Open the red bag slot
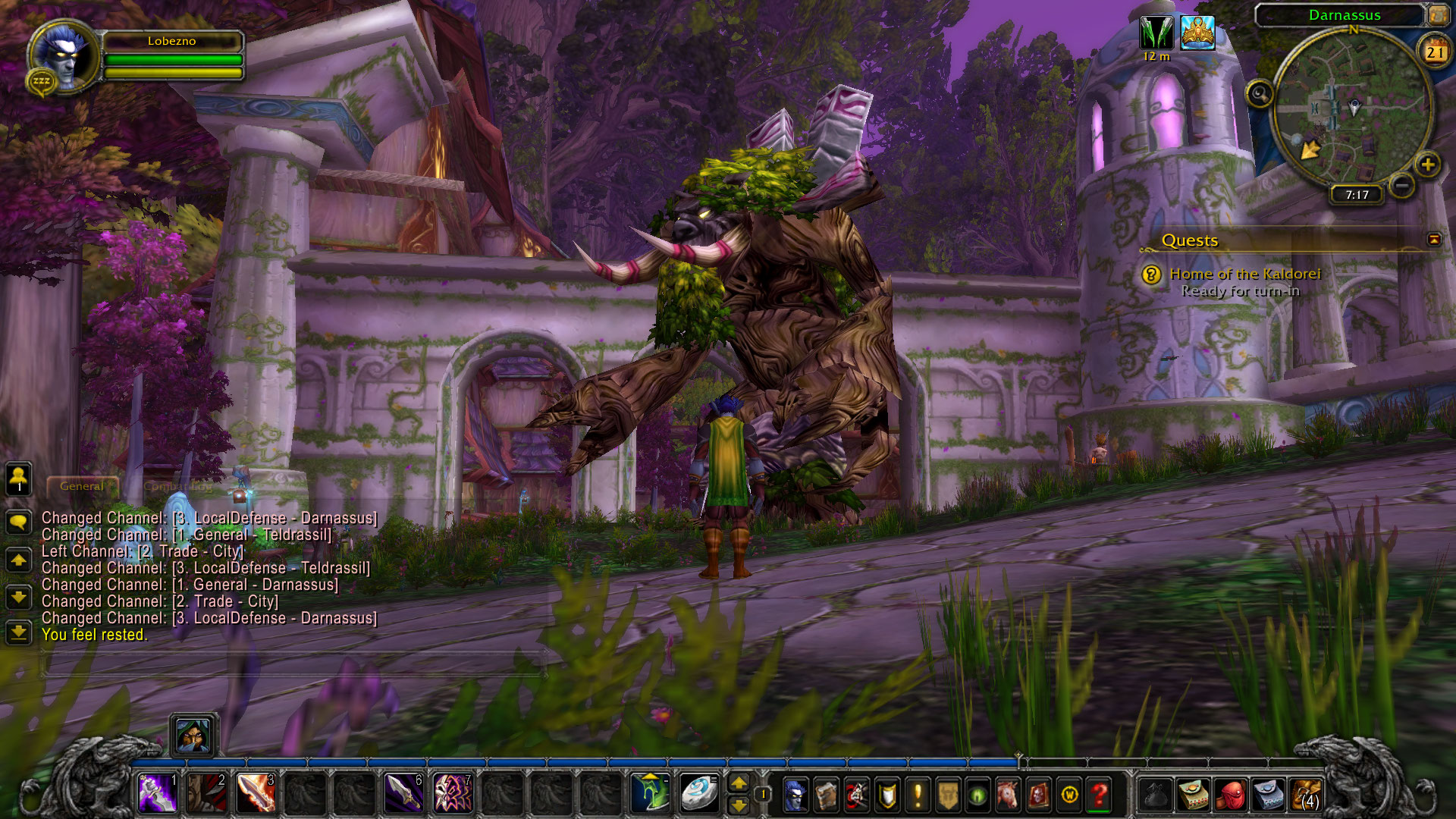 point(1231,795)
